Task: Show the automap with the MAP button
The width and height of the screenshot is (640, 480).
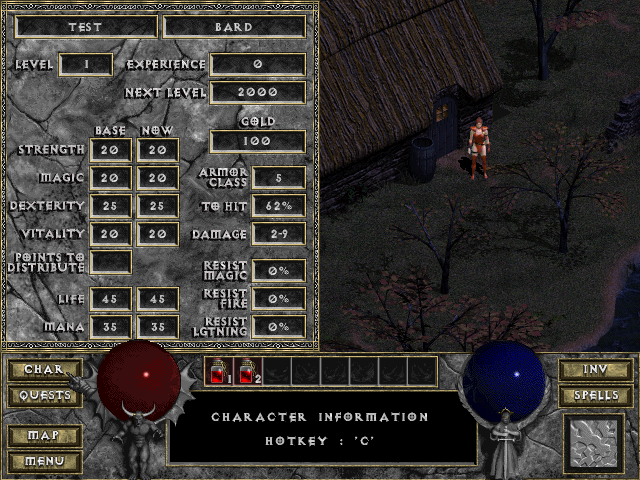Action: (x=45, y=436)
